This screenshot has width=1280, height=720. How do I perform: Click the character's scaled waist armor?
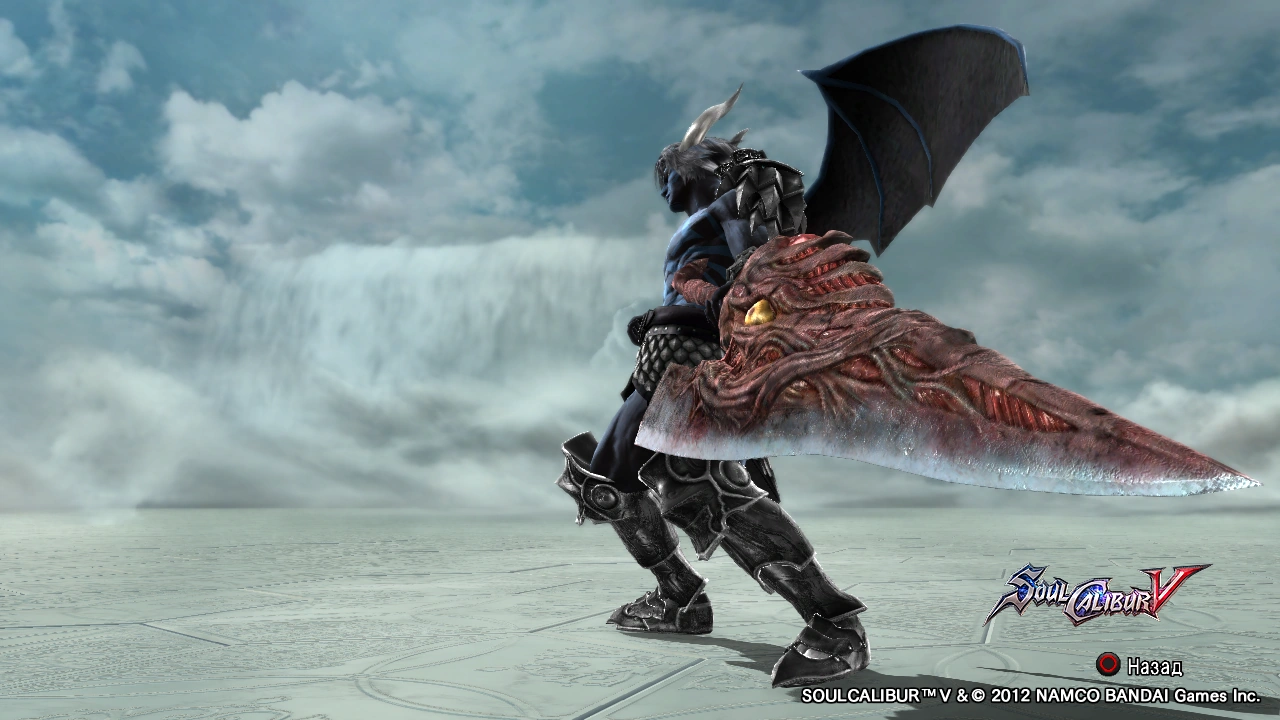(x=672, y=350)
